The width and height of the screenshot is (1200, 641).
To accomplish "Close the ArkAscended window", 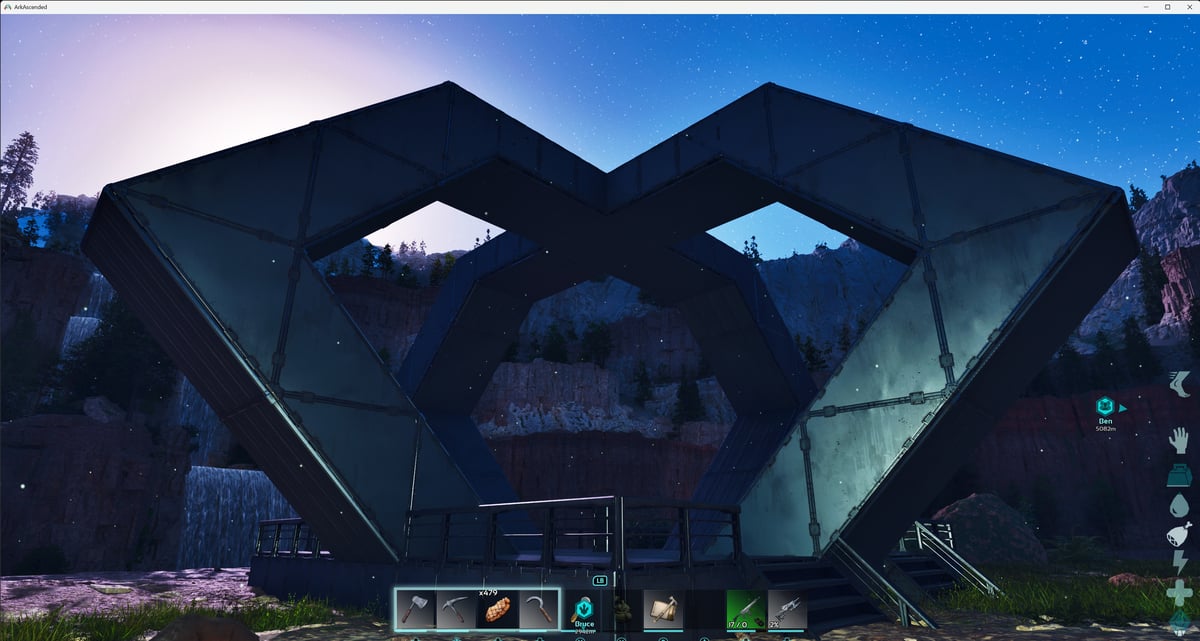I will click(1187, 7).
